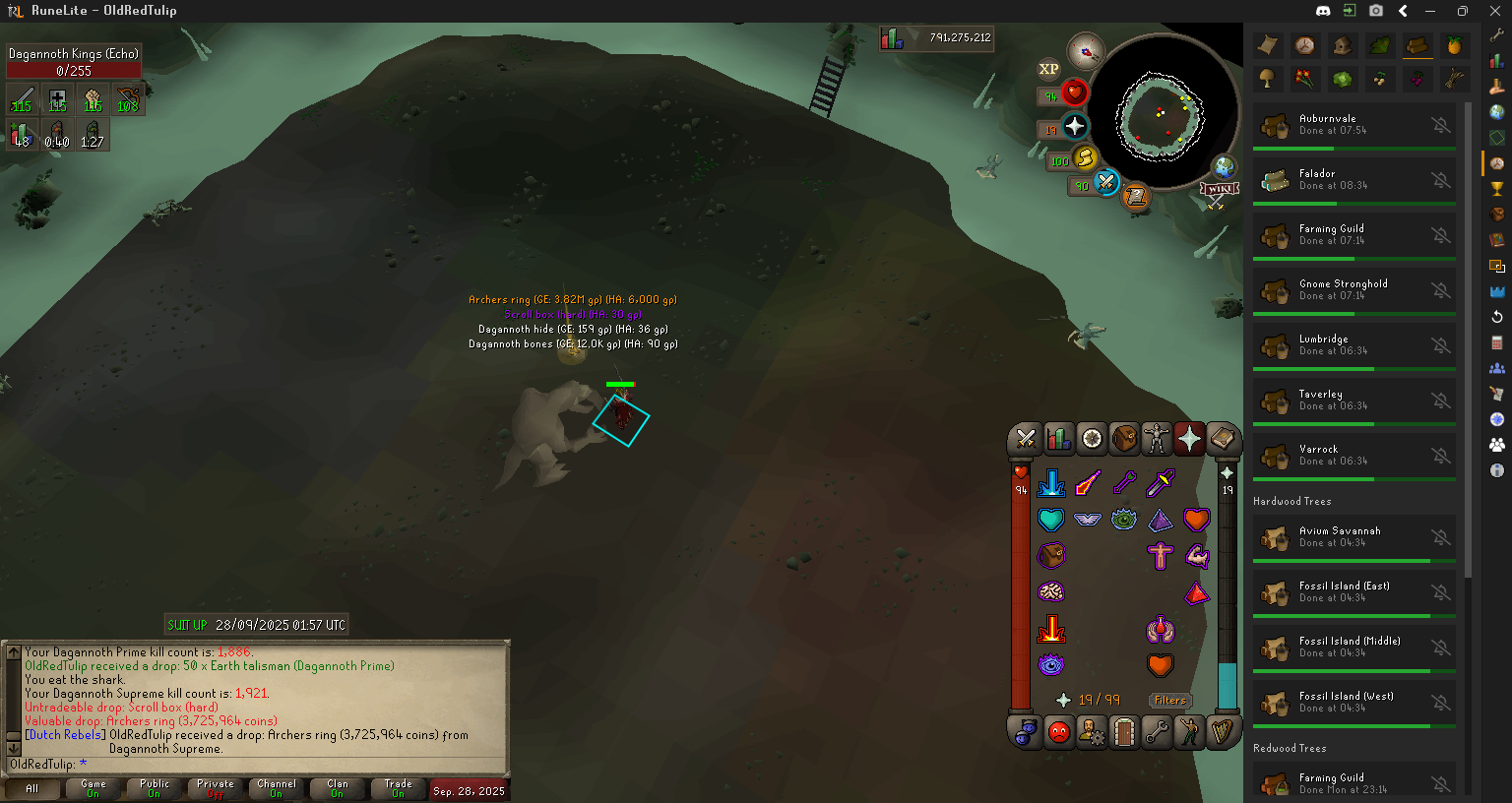This screenshot has width=1512, height=803.
Task: Activate the special attack orb
Action: [1106, 182]
